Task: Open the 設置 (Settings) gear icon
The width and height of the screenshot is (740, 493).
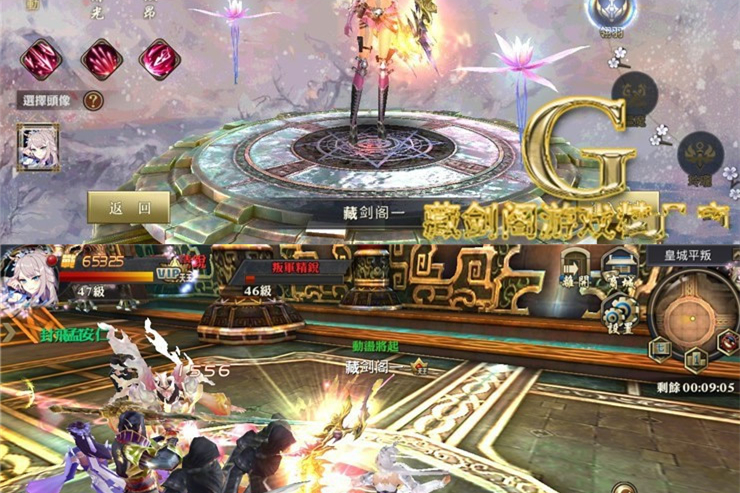Action: 619,311
